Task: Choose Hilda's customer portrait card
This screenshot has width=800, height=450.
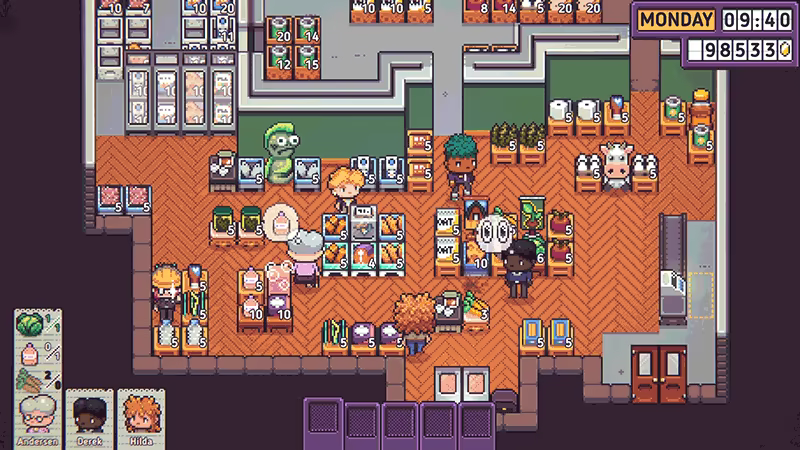Action: click(x=139, y=418)
